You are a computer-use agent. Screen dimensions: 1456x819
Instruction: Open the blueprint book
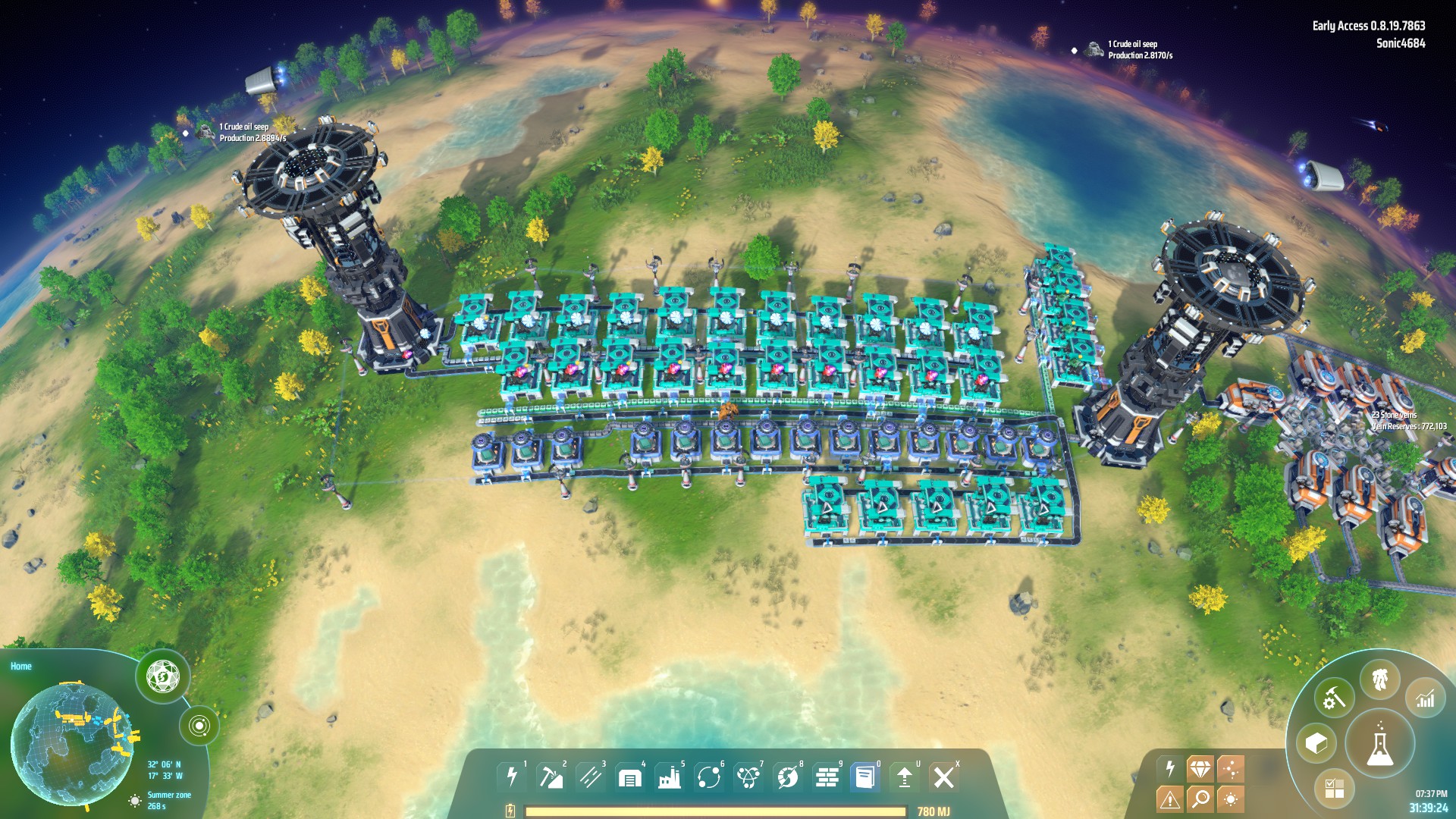[865, 777]
